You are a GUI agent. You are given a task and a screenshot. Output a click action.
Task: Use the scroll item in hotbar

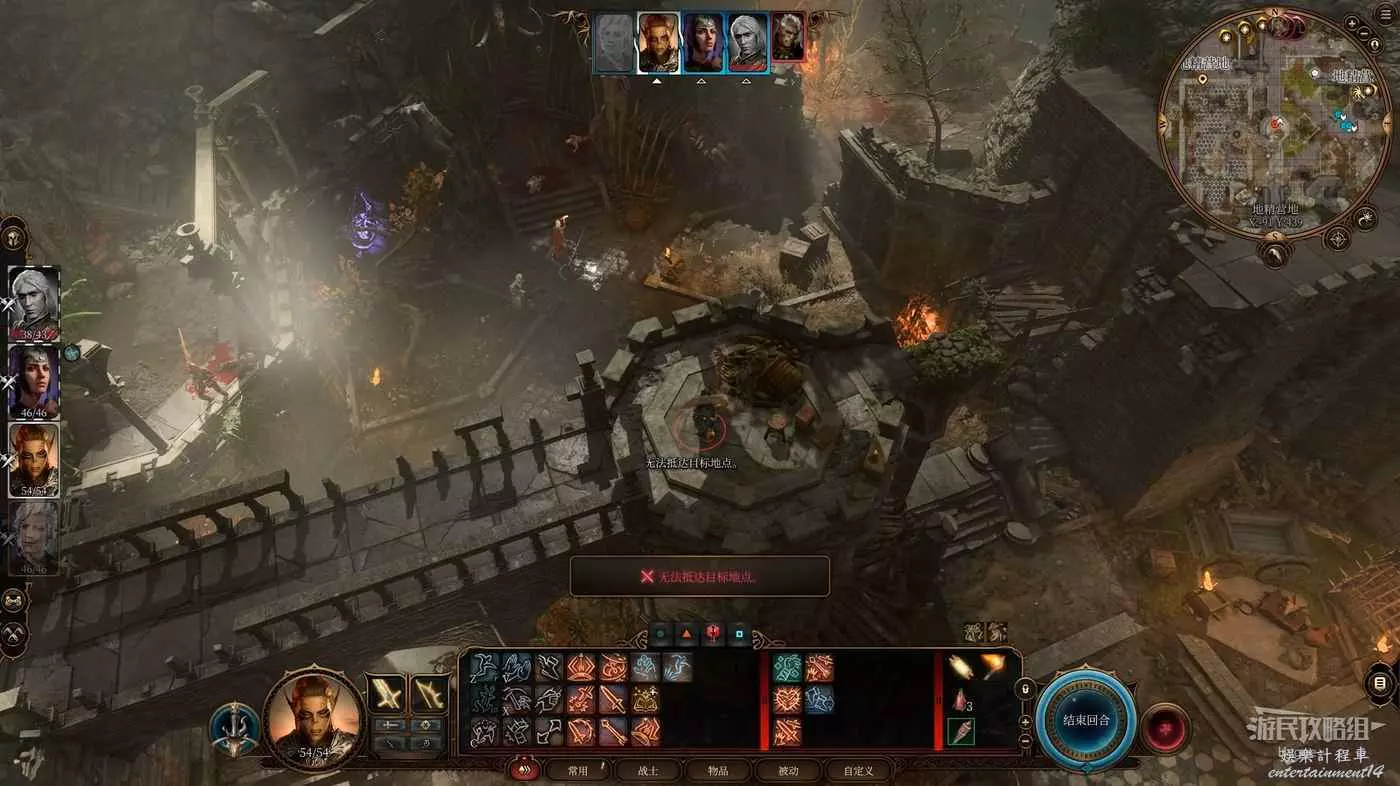click(962, 667)
